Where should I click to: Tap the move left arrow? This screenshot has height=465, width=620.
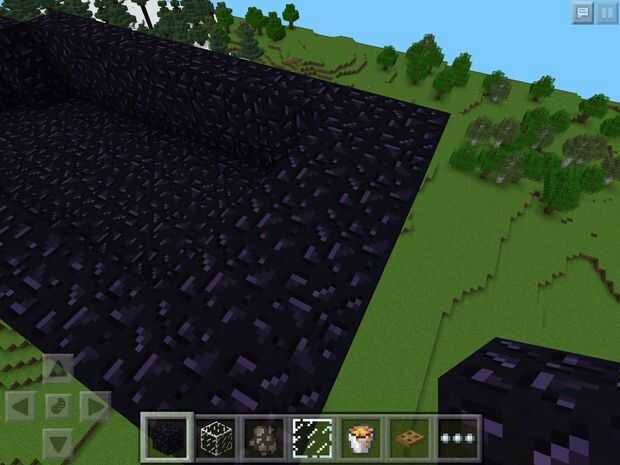pyautogui.click(x=21, y=407)
